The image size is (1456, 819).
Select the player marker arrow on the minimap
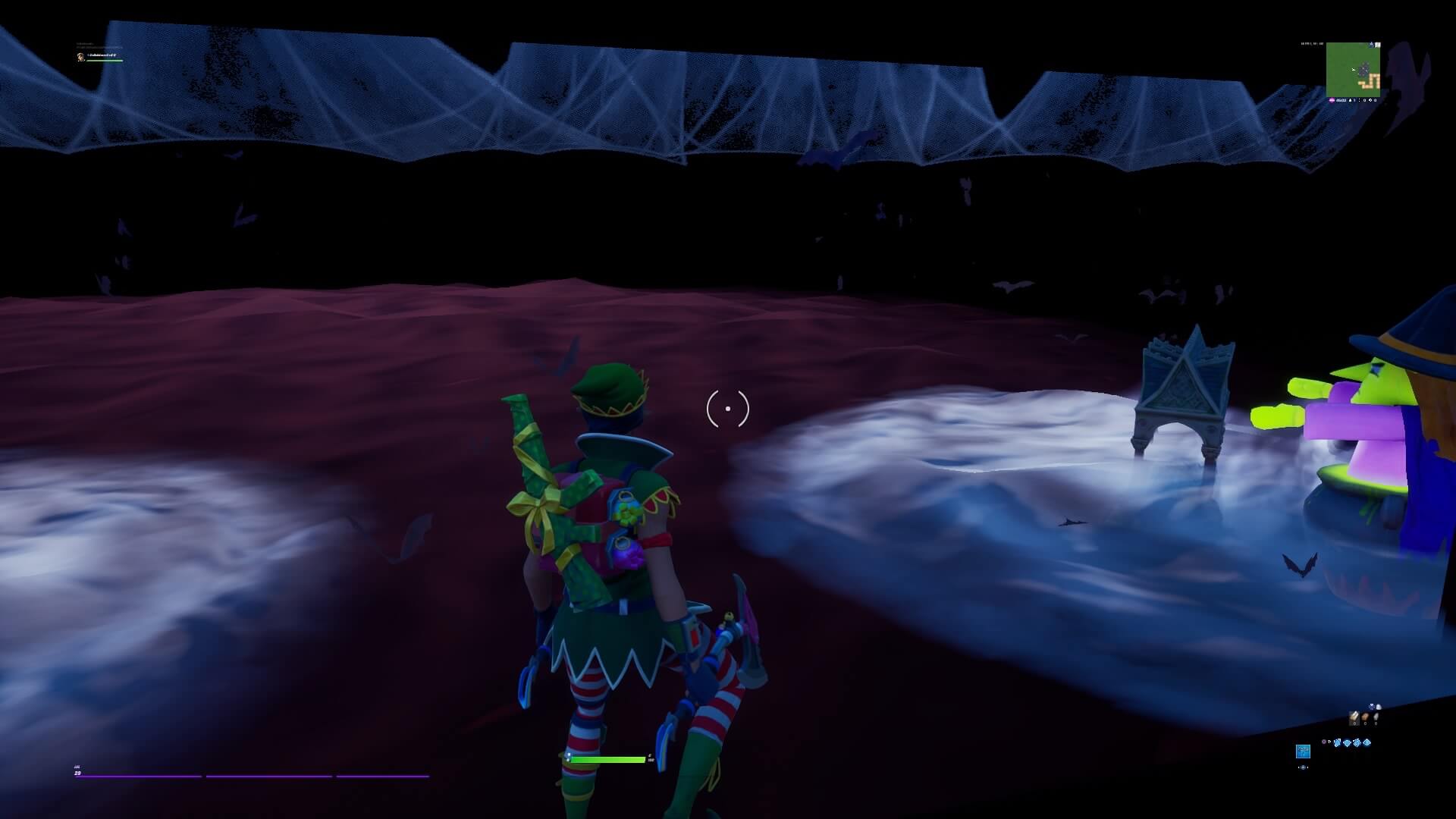coord(1353,70)
